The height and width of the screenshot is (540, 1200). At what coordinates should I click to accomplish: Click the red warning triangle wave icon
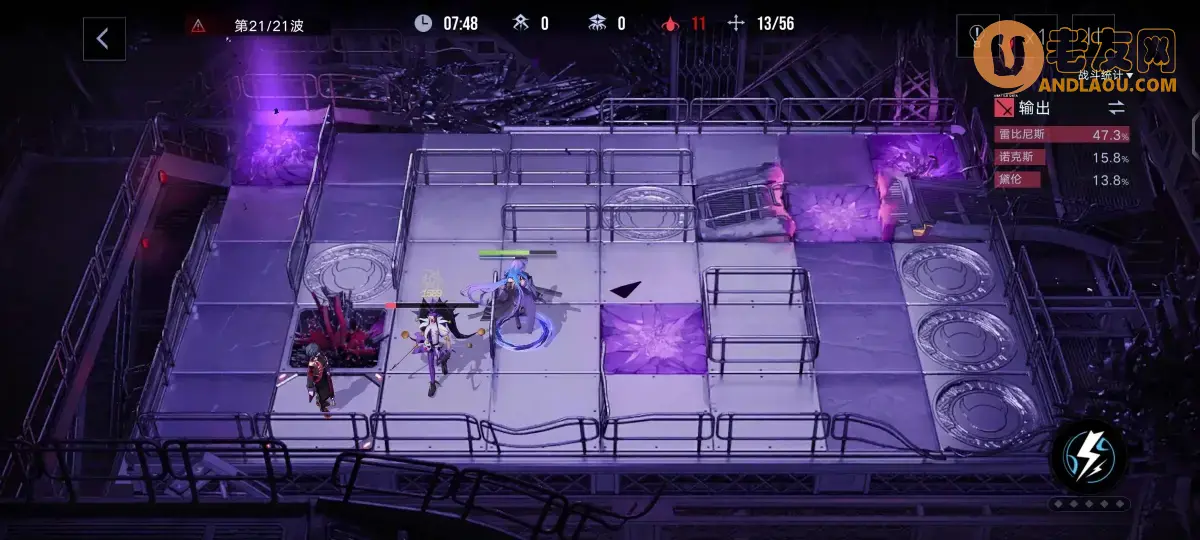point(198,26)
